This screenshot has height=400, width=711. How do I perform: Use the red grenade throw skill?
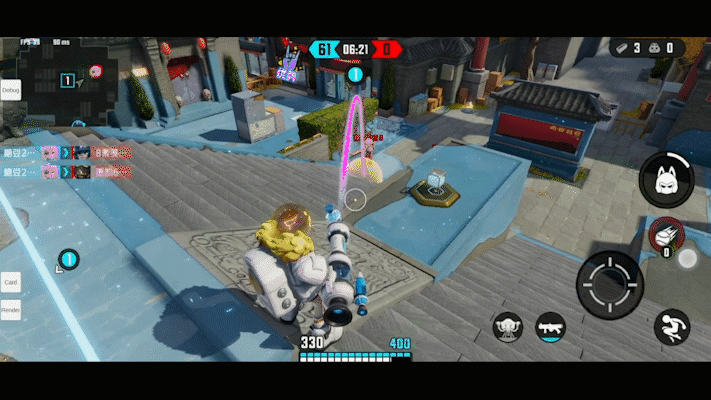click(x=663, y=236)
